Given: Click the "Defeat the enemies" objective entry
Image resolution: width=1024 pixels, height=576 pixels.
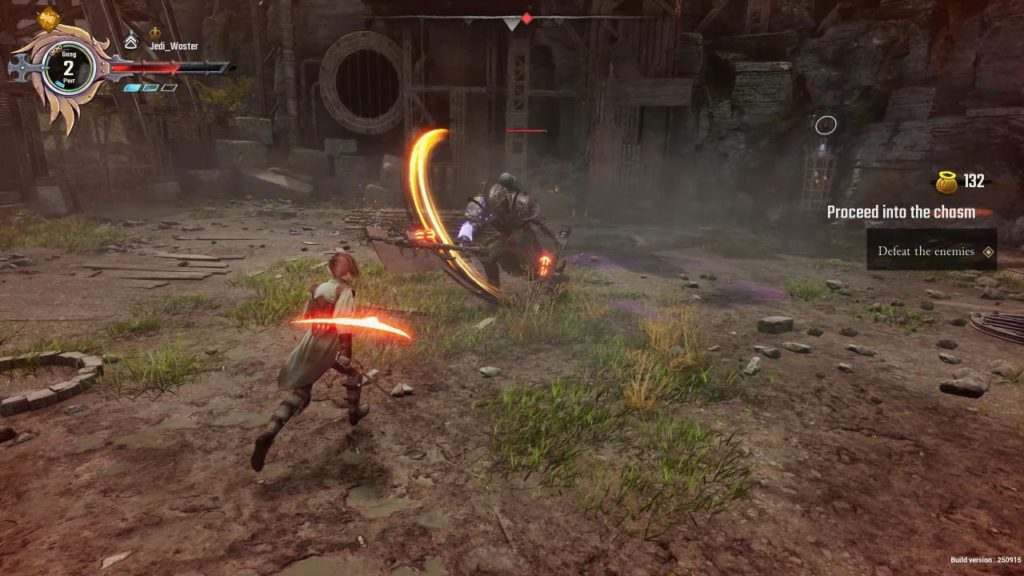Looking at the screenshot, I should [926, 251].
